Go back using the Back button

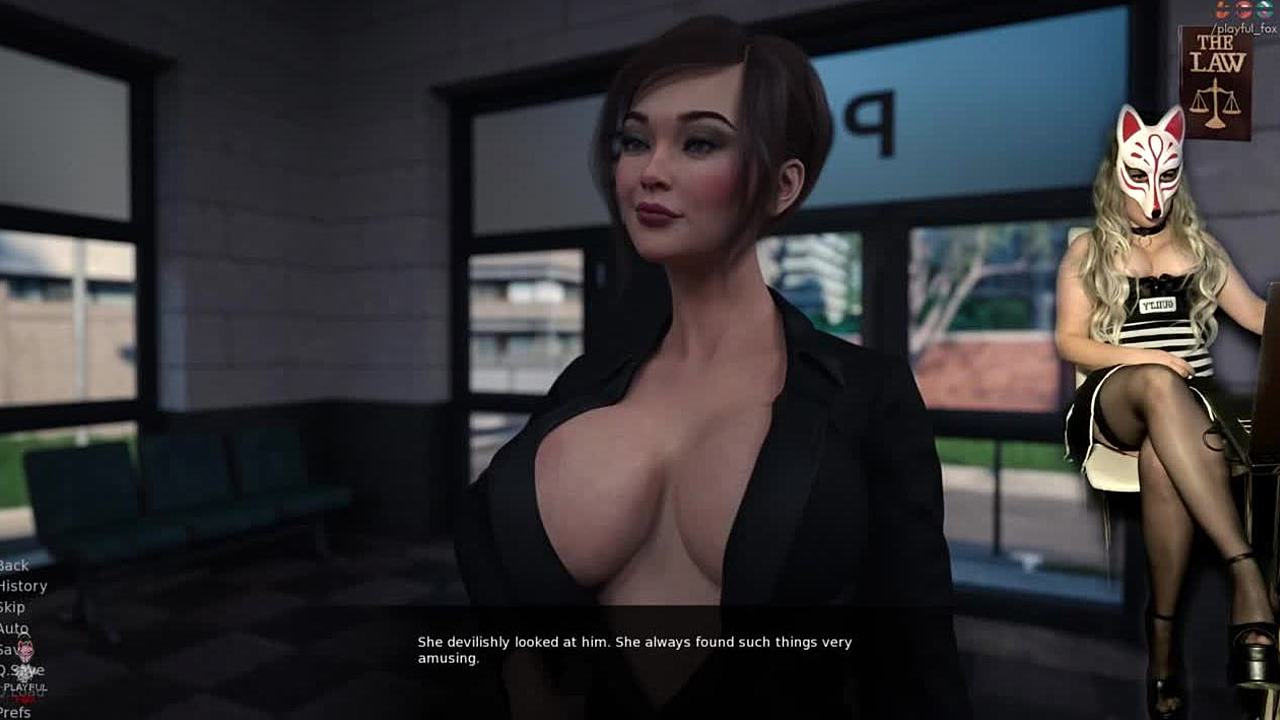coord(15,565)
